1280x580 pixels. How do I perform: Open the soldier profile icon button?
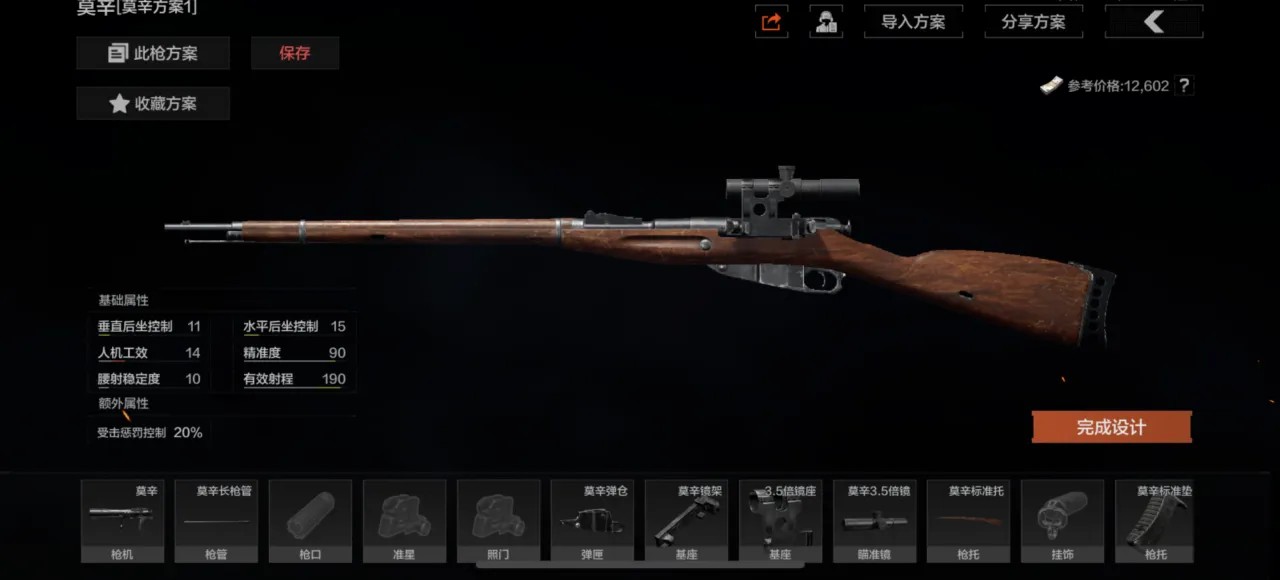pos(826,22)
